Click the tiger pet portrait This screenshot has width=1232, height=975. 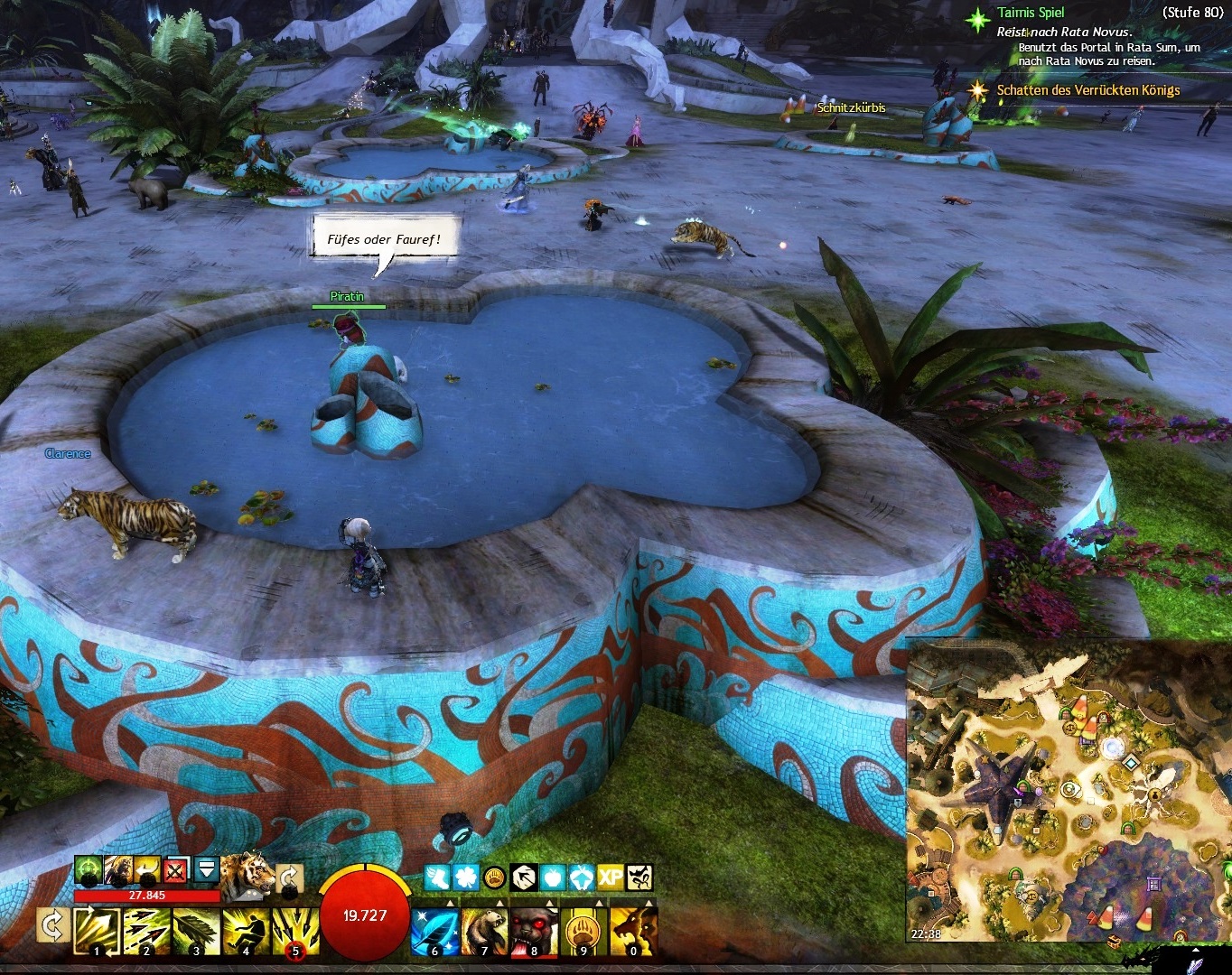247,874
